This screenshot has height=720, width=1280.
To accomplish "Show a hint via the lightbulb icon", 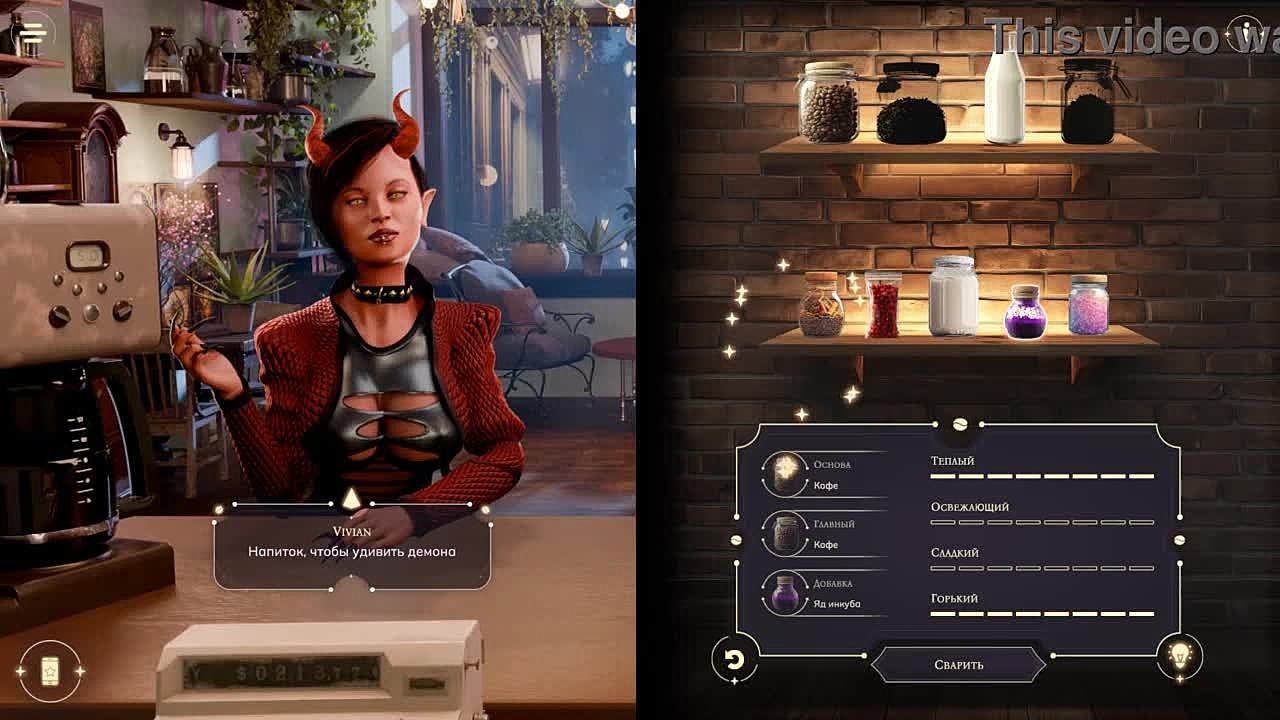I will (1180, 656).
